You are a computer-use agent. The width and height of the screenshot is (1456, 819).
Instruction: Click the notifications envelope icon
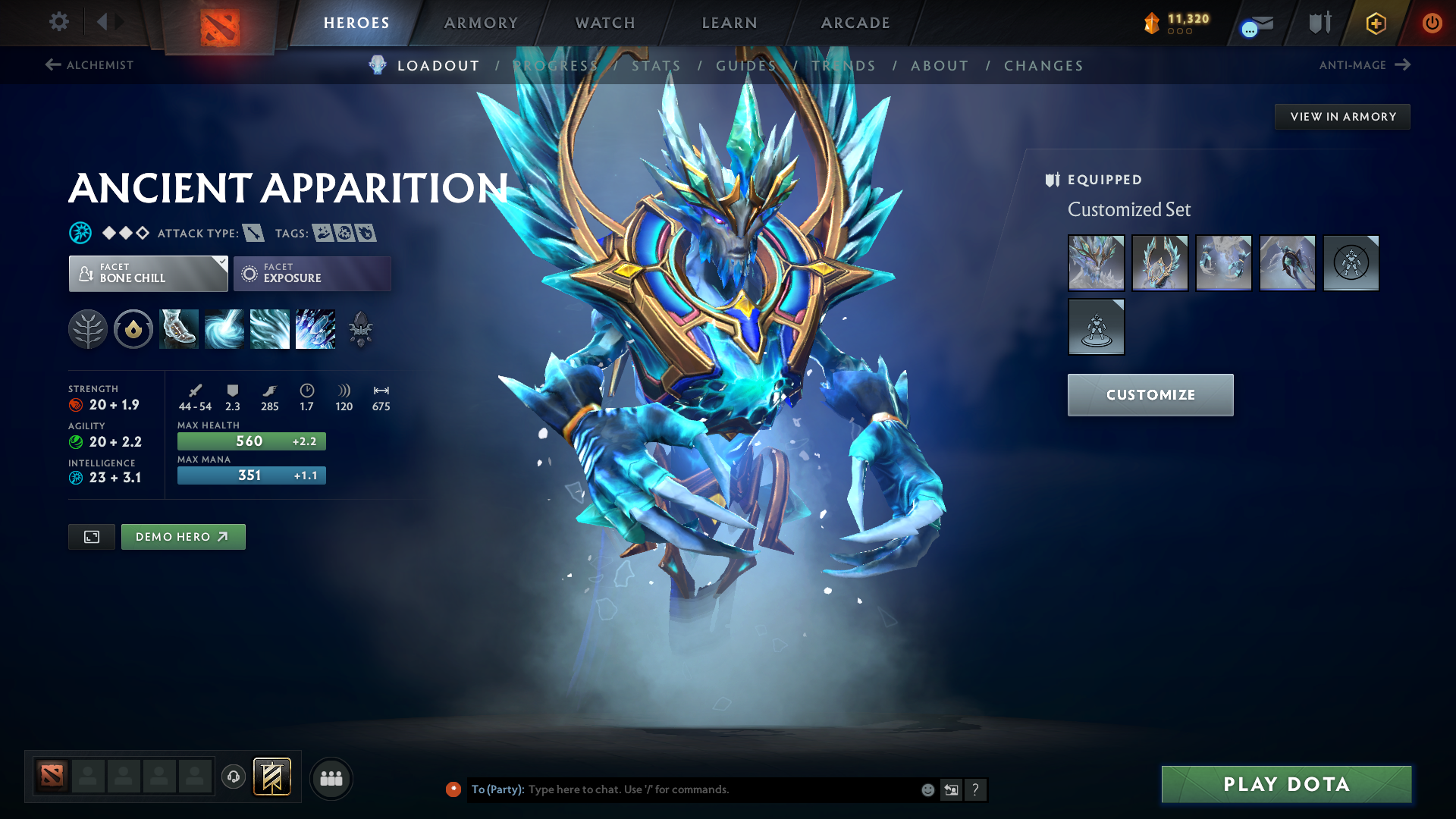1255,23
